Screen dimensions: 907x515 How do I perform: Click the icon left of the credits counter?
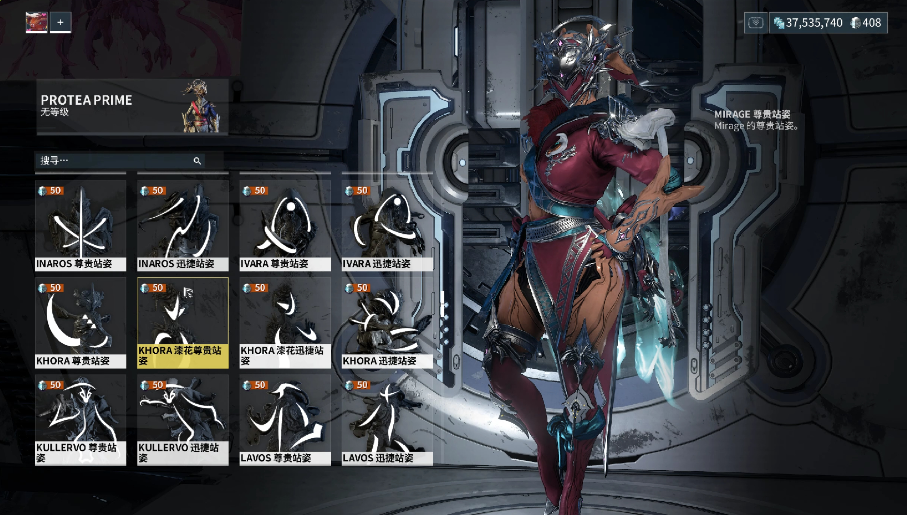pyautogui.click(x=757, y=22)
